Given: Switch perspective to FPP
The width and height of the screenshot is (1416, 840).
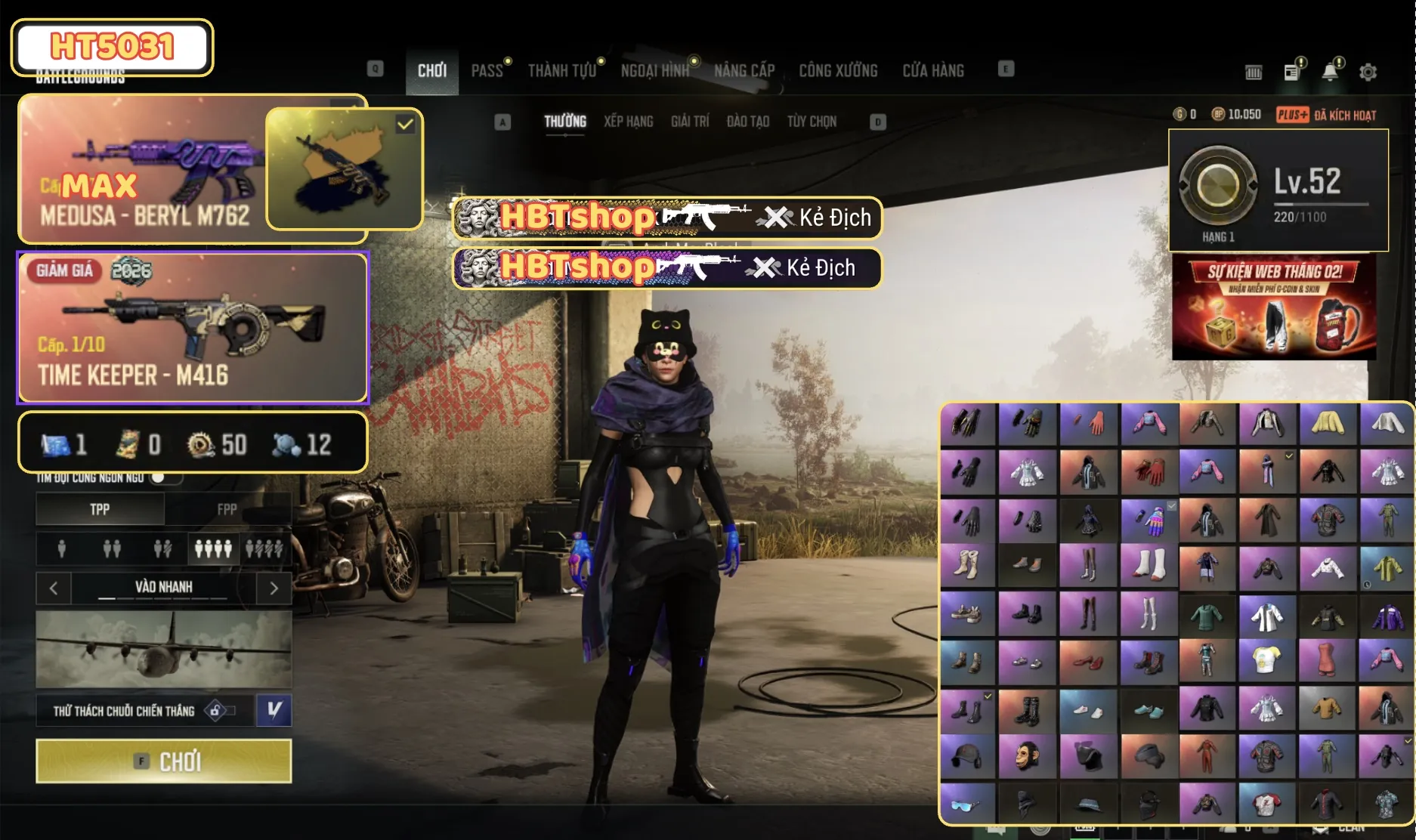Looking at the screenshot, I should 227,509.
